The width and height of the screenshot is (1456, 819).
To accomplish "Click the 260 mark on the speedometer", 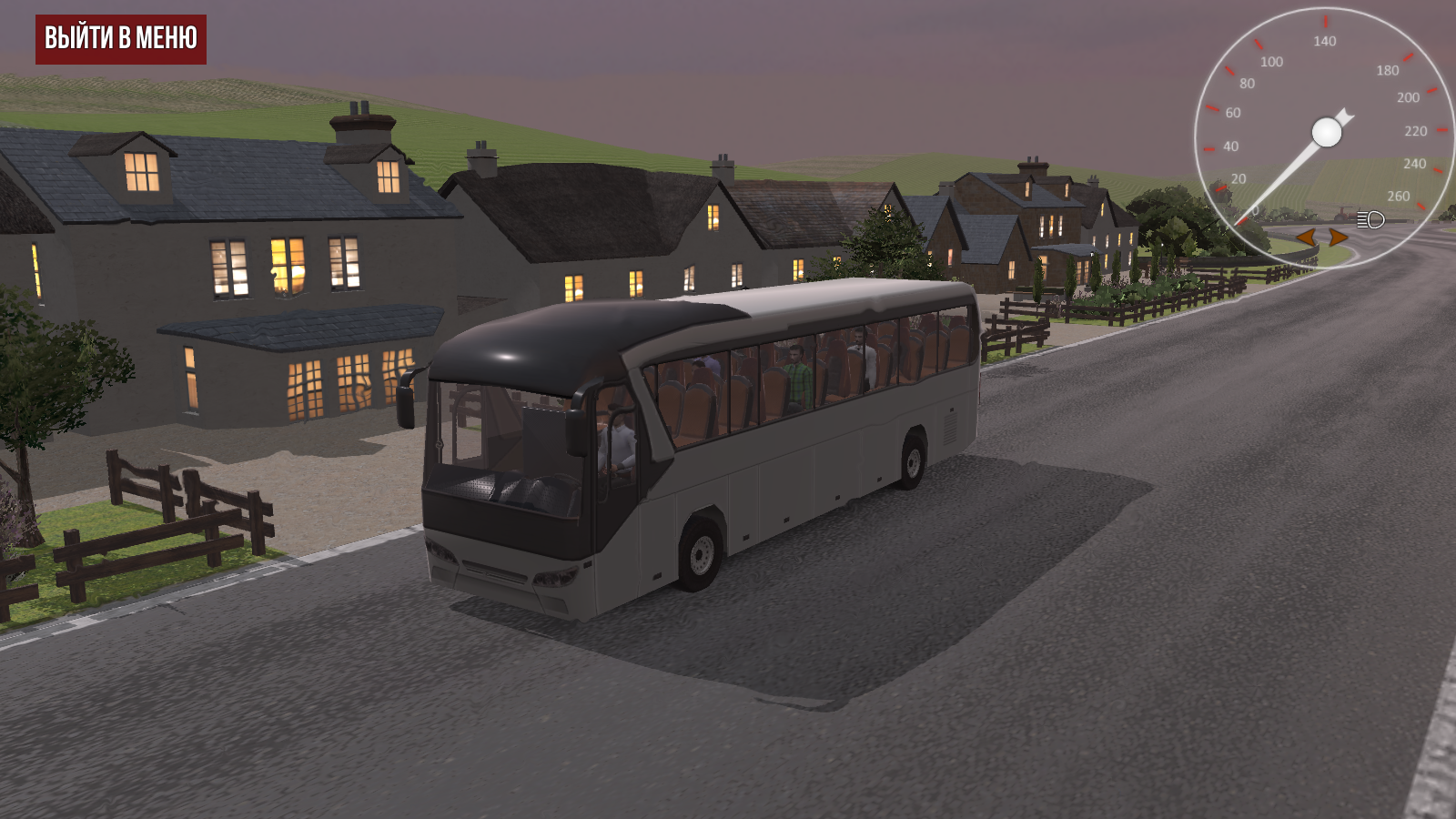I will [1399, 196].
